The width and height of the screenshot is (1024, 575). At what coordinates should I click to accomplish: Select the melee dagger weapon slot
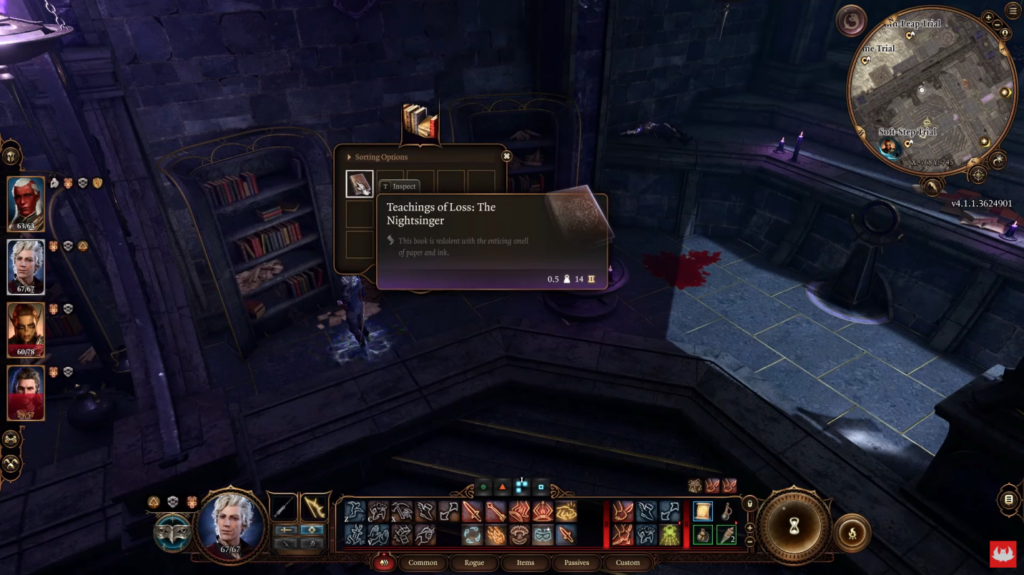point(283,507)
